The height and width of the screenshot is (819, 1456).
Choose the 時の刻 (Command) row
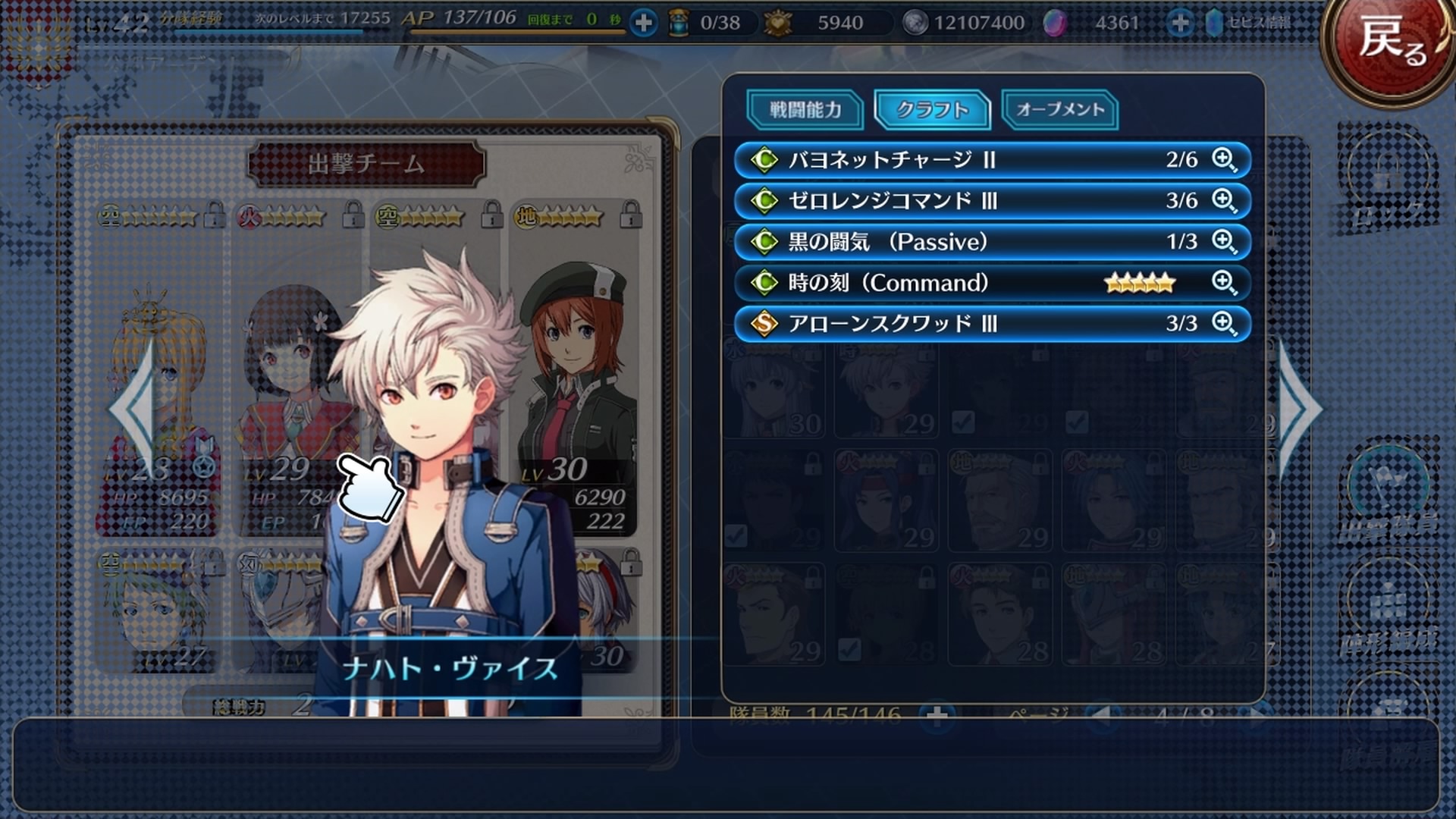click(948, 283)
